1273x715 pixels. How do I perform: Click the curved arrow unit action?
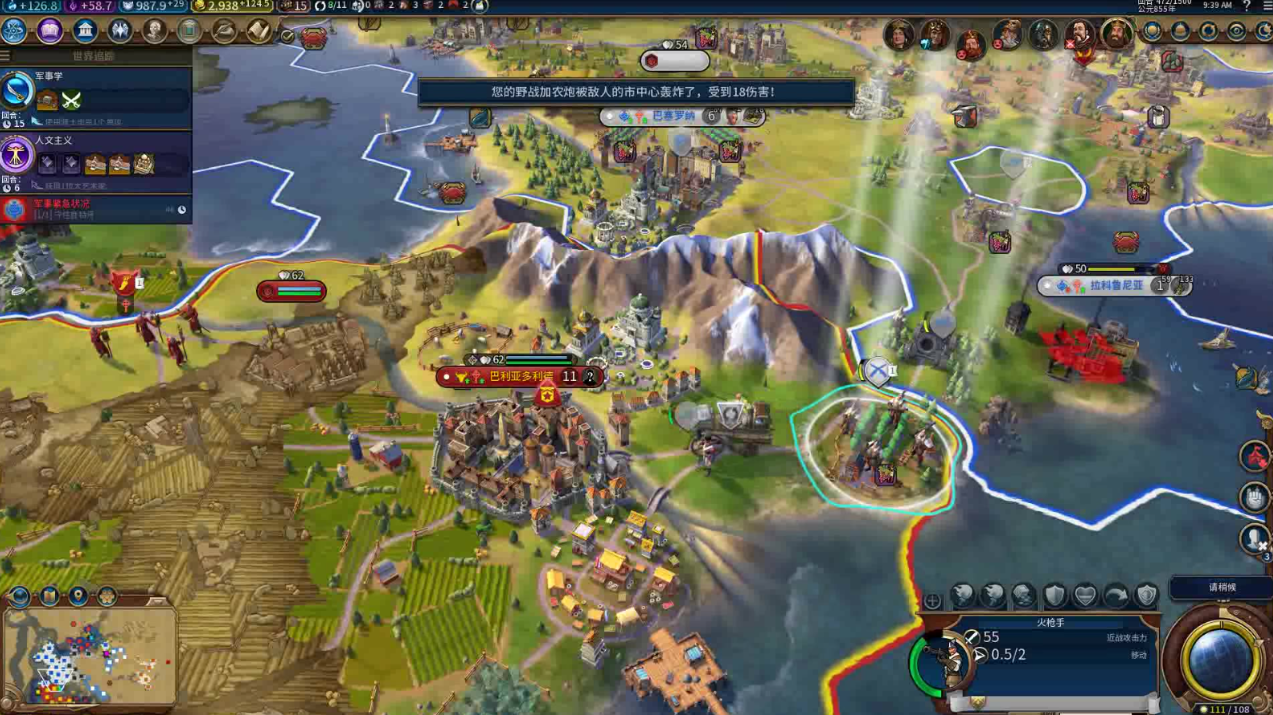pyautogui.click(x=1116, y=597)
